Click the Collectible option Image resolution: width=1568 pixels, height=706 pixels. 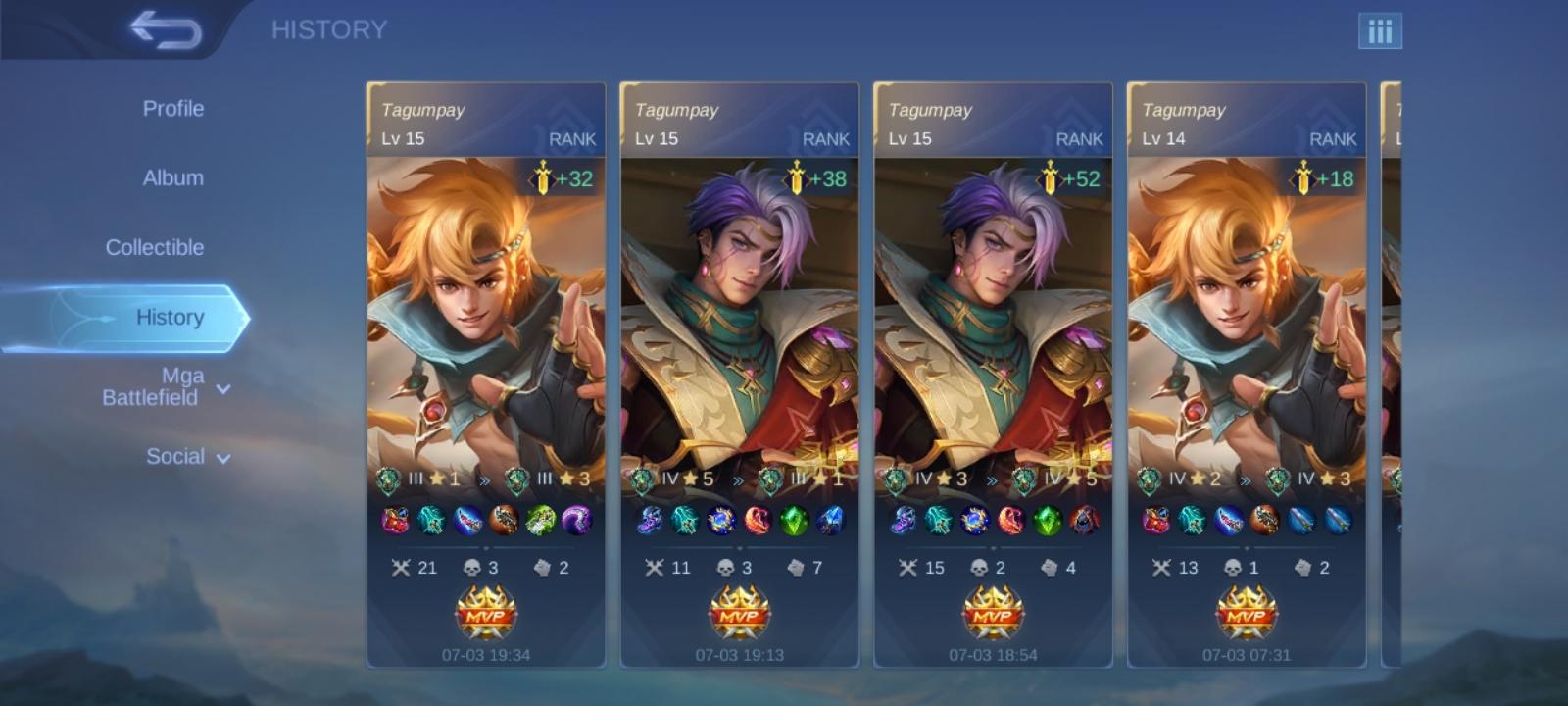(155, 247)
